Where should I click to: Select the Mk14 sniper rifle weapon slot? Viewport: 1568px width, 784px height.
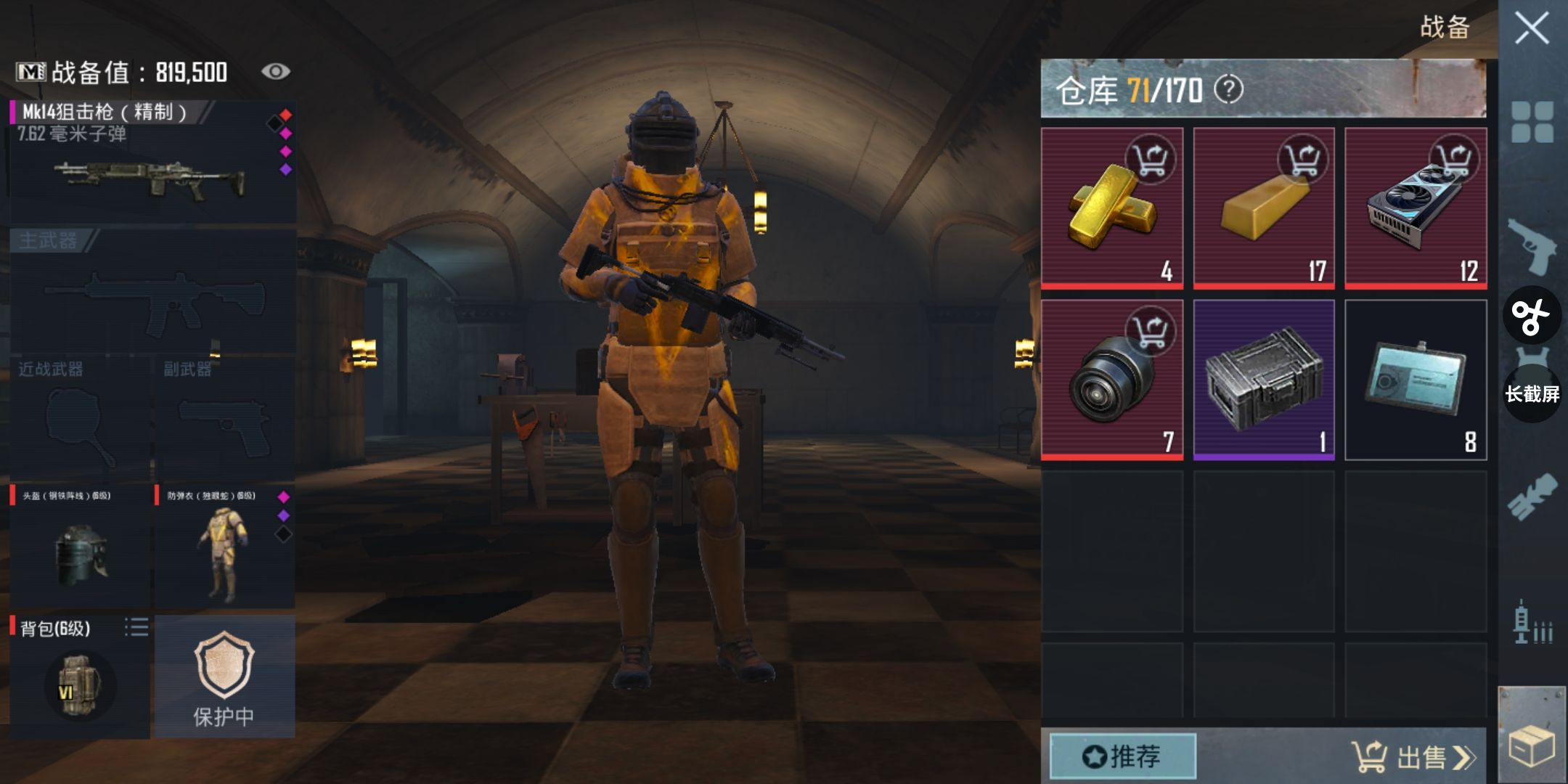[x=152, y=163]
